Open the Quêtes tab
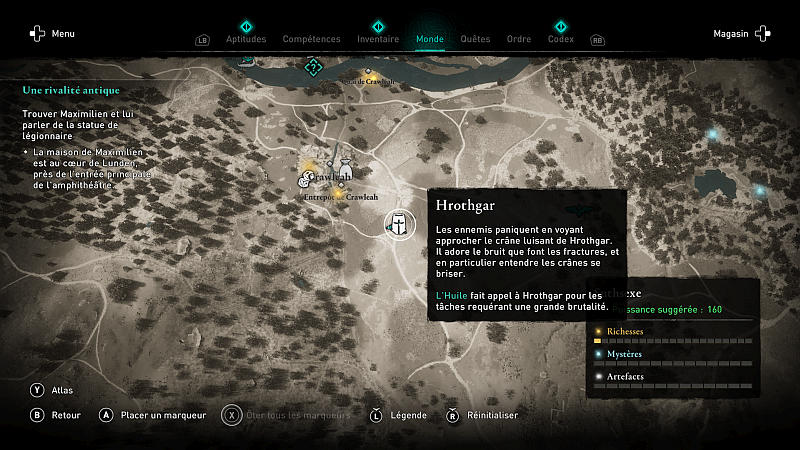Viewport: 800px width, 450px height. point(475,39)
